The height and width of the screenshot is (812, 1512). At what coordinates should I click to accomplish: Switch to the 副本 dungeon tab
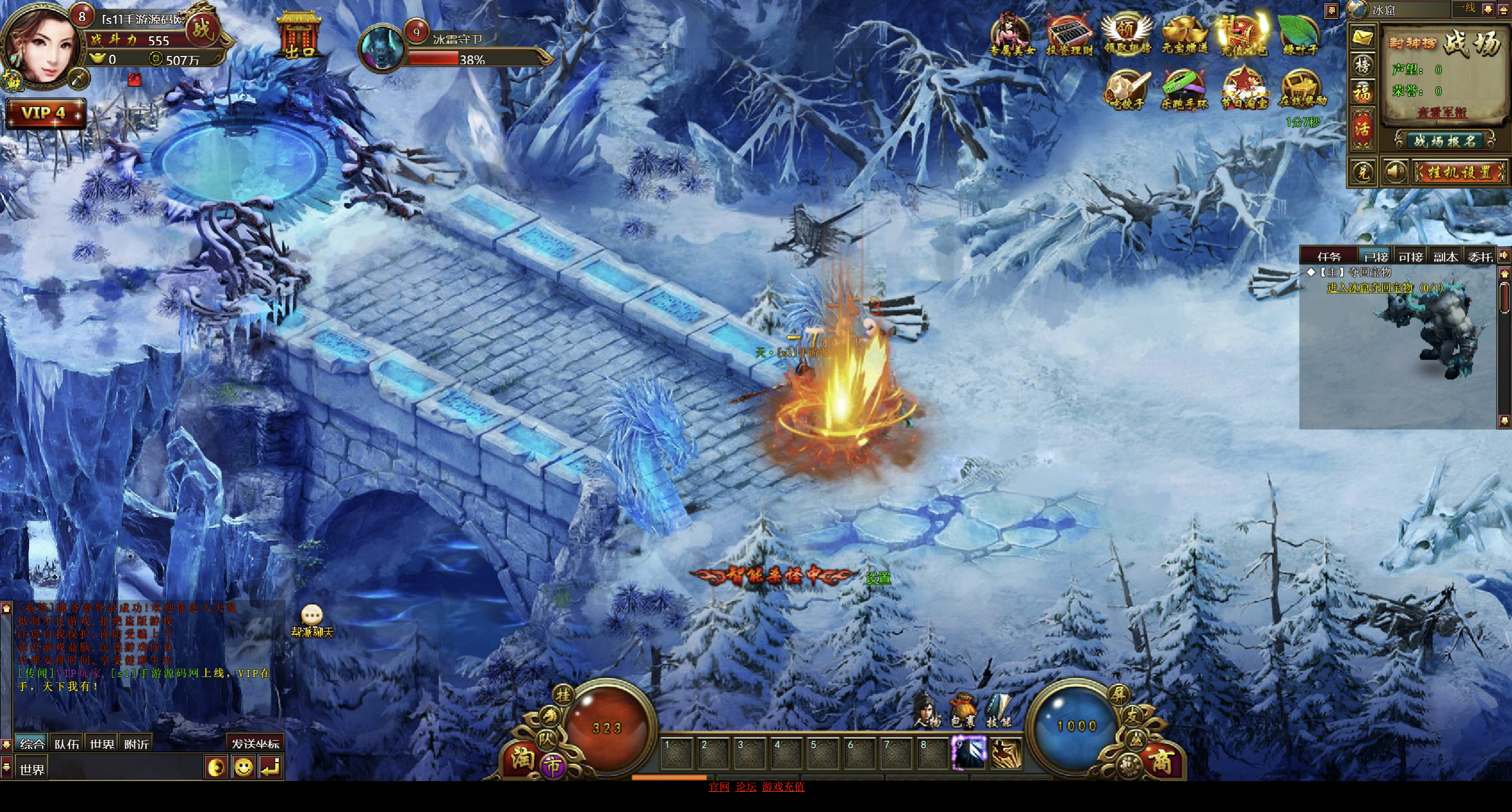(x=1445, y=257)
